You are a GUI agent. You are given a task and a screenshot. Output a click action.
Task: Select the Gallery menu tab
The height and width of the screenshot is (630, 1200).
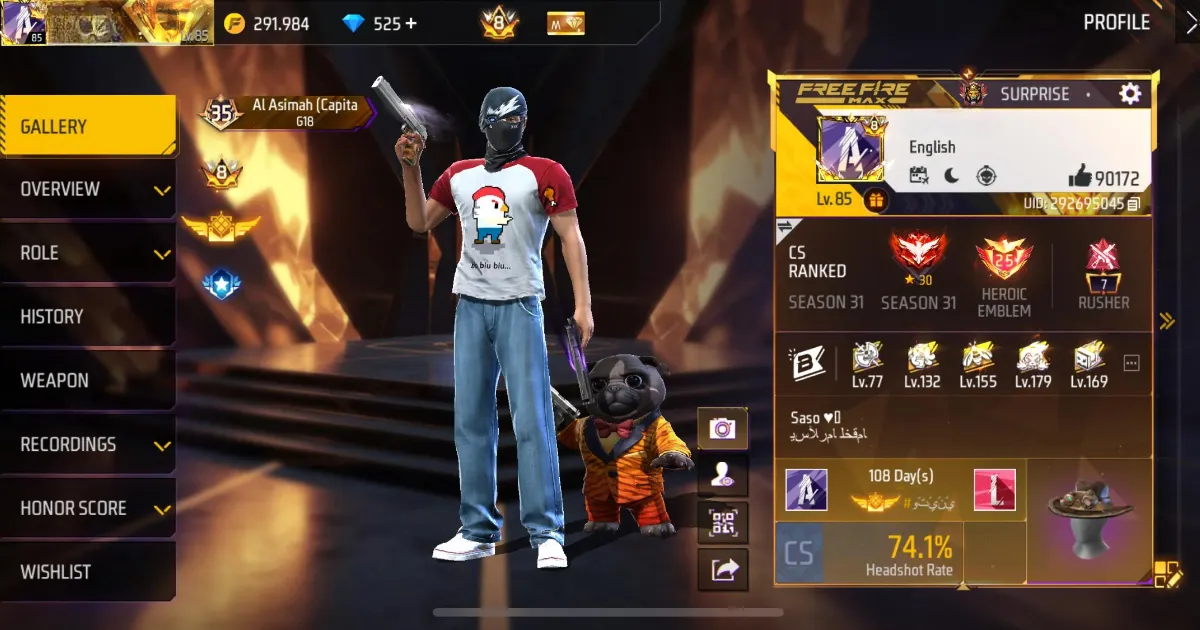coord(88,127)
